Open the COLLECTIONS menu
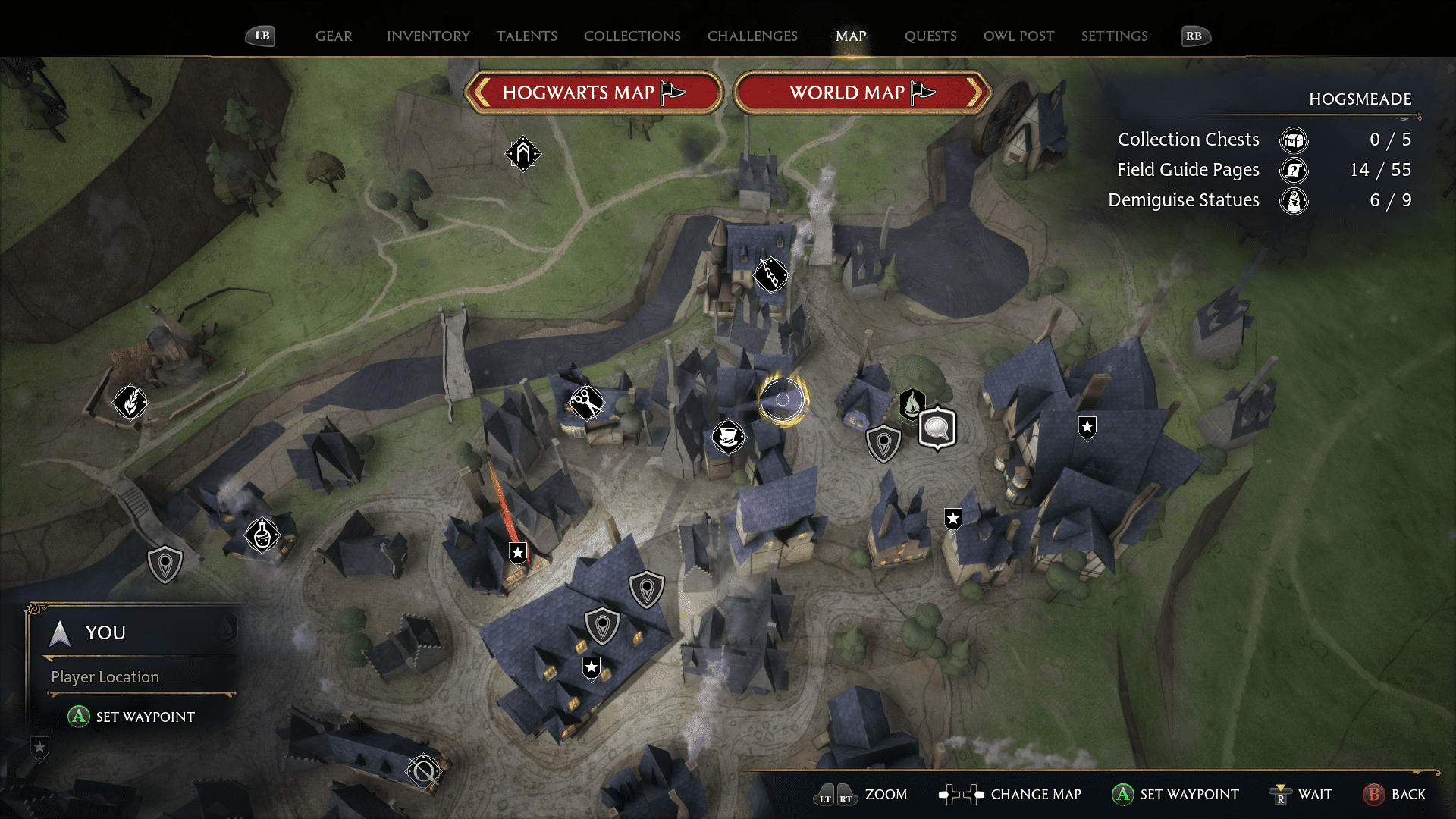Screen dimensions: 1456x819 pos(632,36)
